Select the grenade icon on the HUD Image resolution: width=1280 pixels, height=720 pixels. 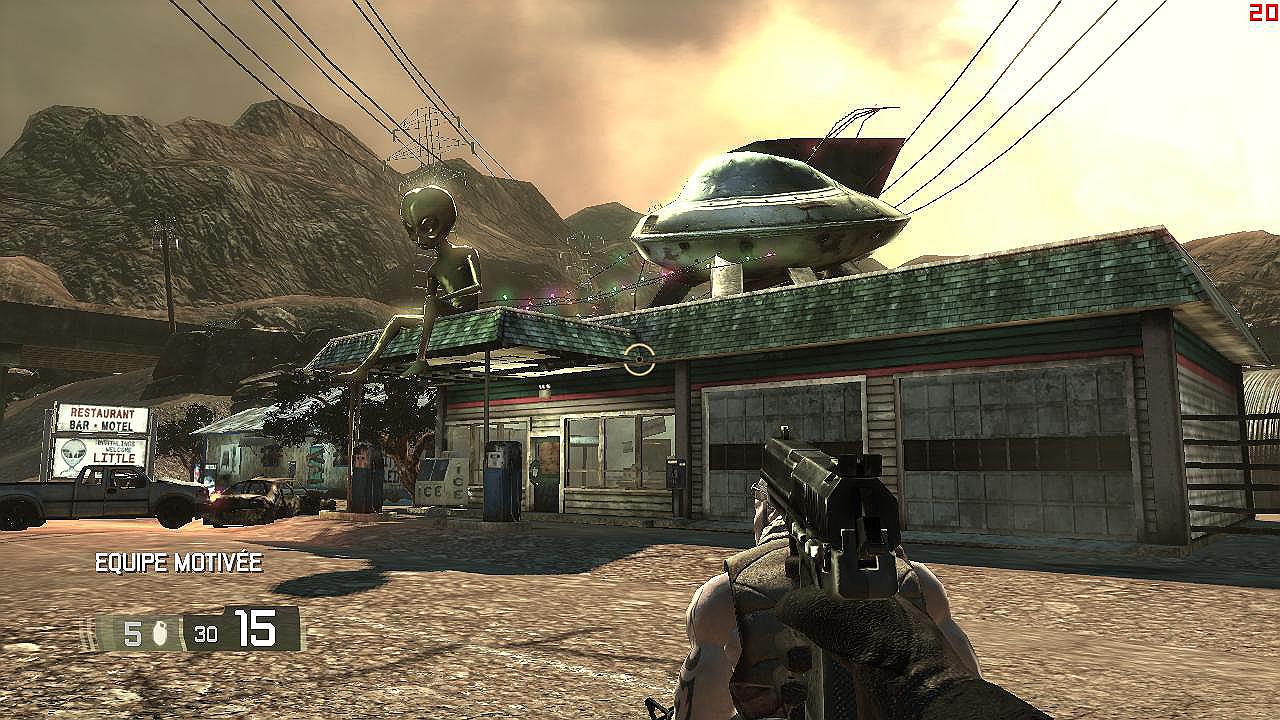[158, 631]
